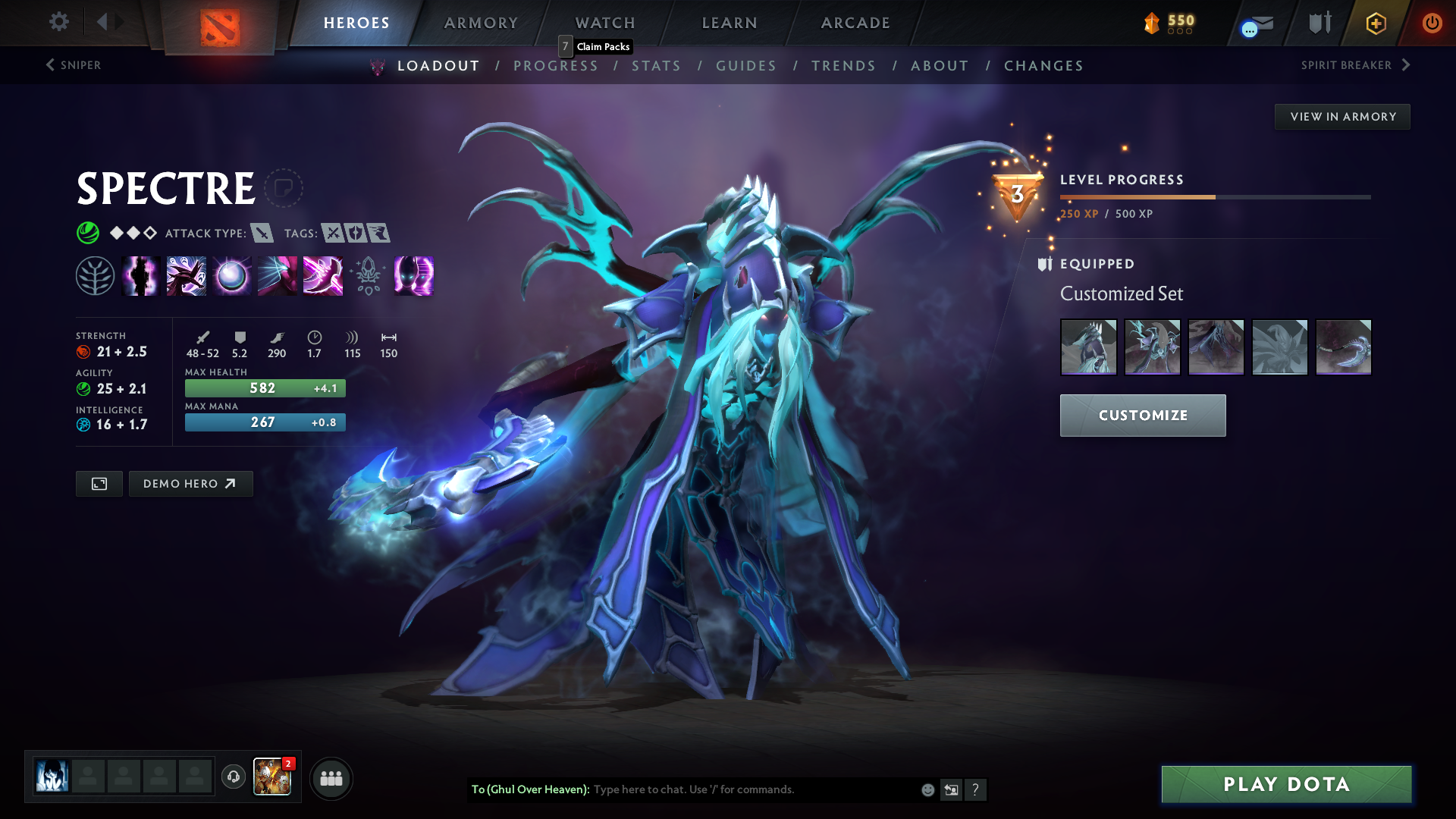The image size is (1456, 819).
Task: Click the melee attack type sword icon
Action: pos(262,234)
